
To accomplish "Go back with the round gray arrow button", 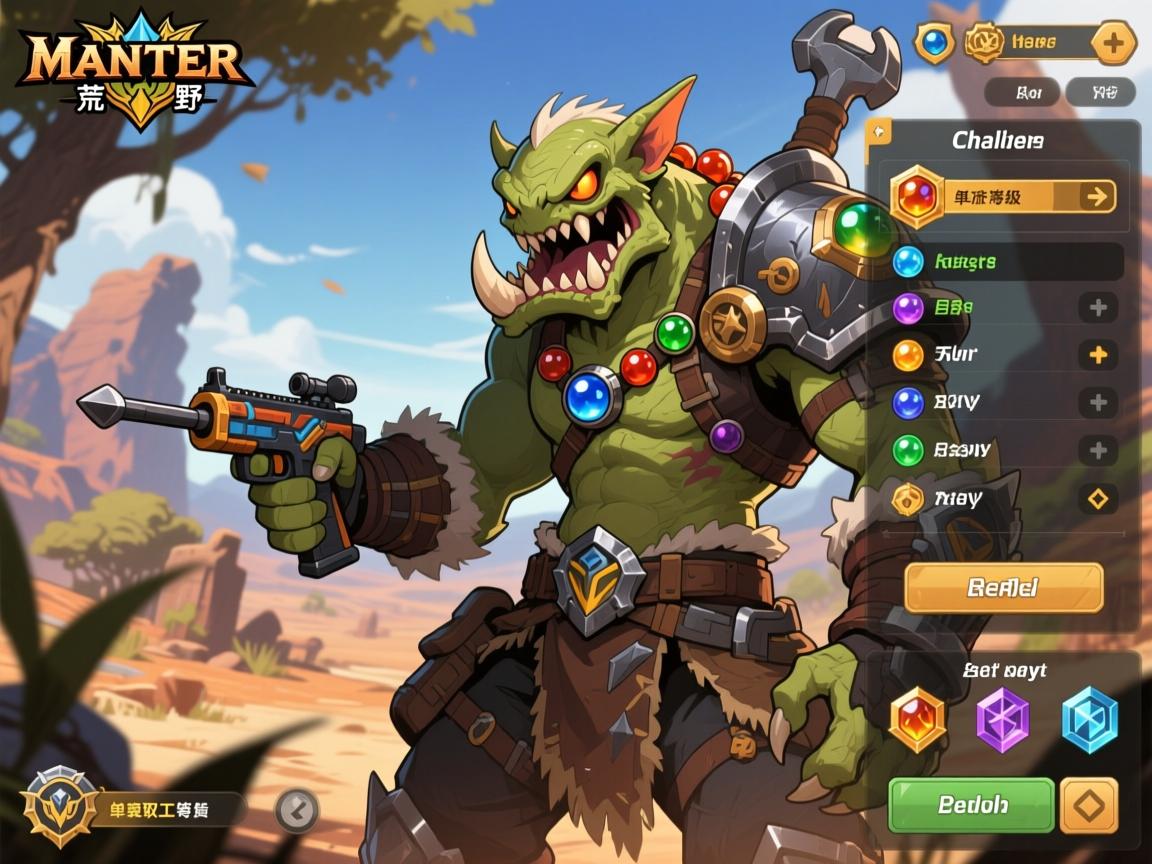I will (x=297, y=810).
